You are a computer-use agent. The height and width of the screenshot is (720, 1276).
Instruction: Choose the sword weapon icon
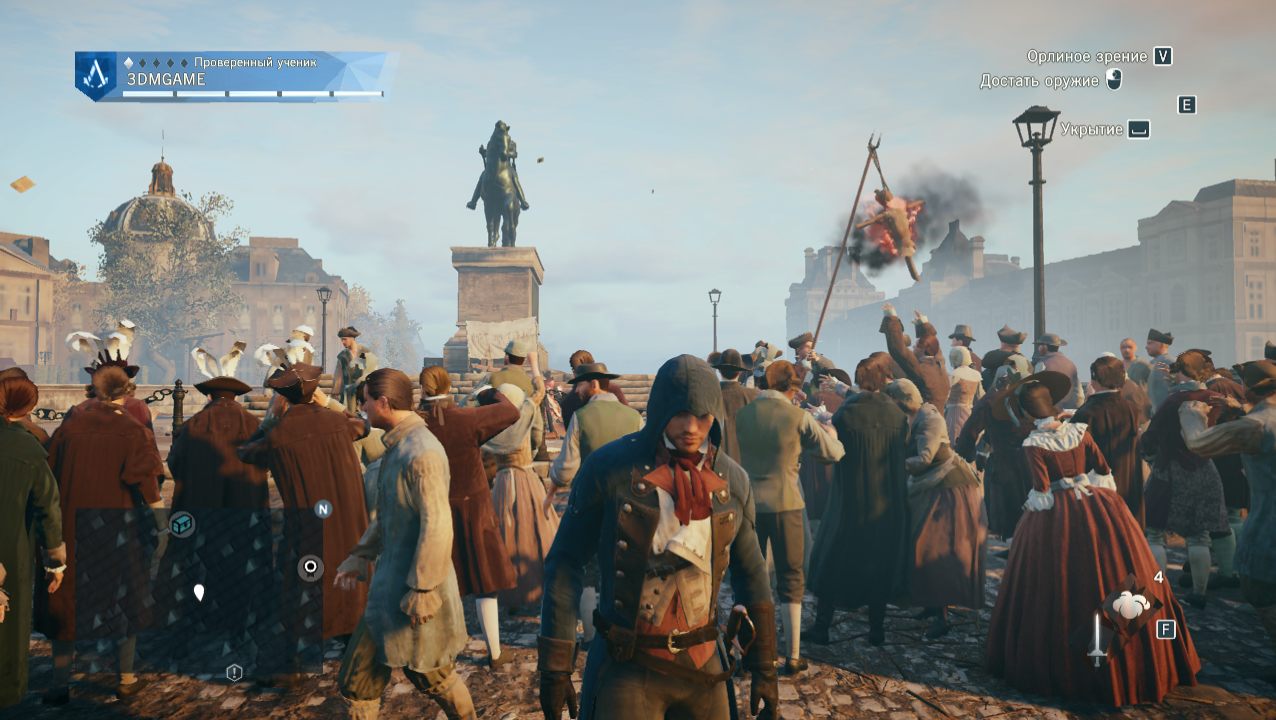[x=1097, y=638]
